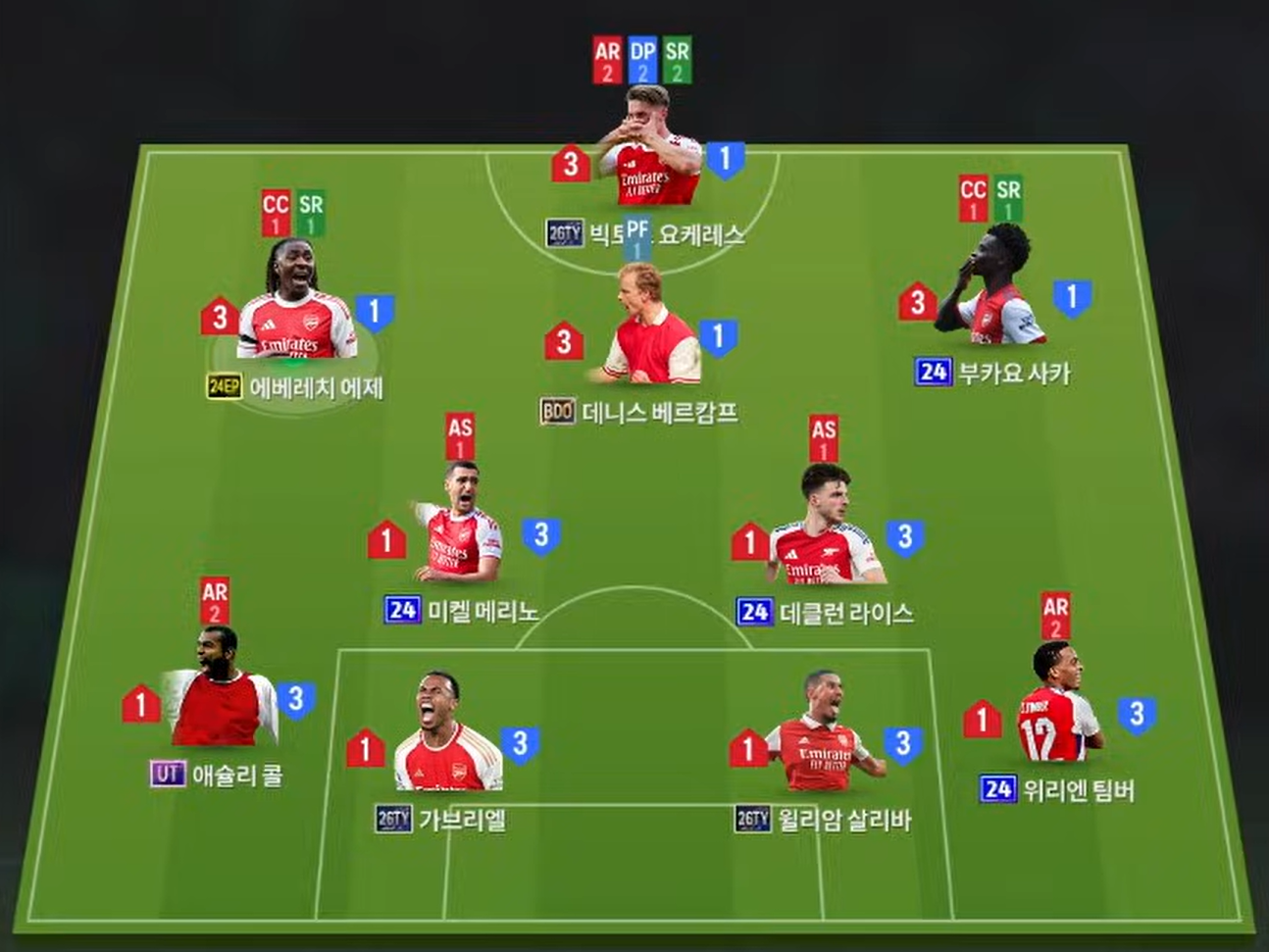This screenshot has height=952, width=1269.
Task: Choose Dennis Bergkamp's player card
Action: pyautogui.click(x=646, y=333)
